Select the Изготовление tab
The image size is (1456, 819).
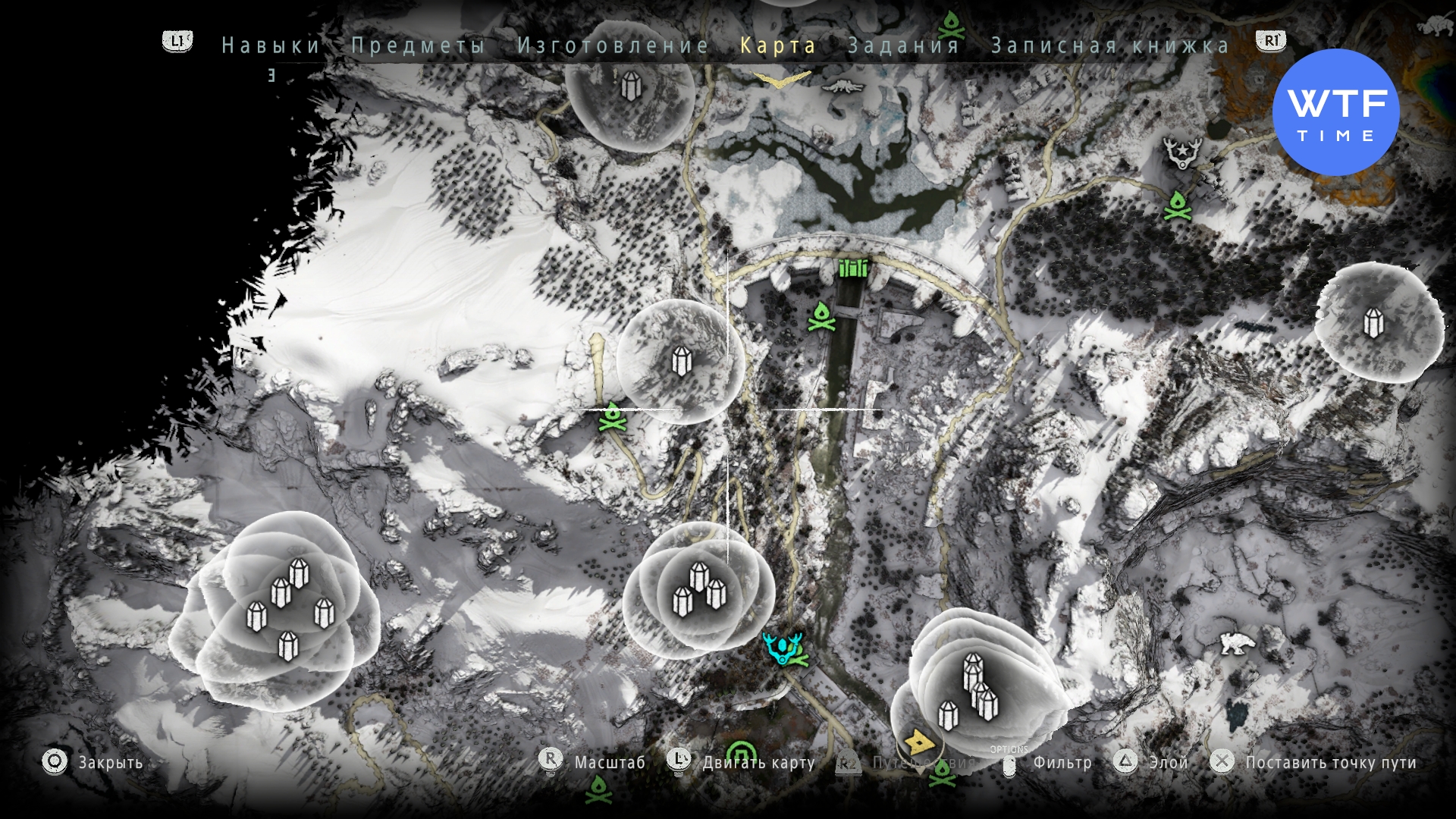pyautogui.click(x=613, y=45)
